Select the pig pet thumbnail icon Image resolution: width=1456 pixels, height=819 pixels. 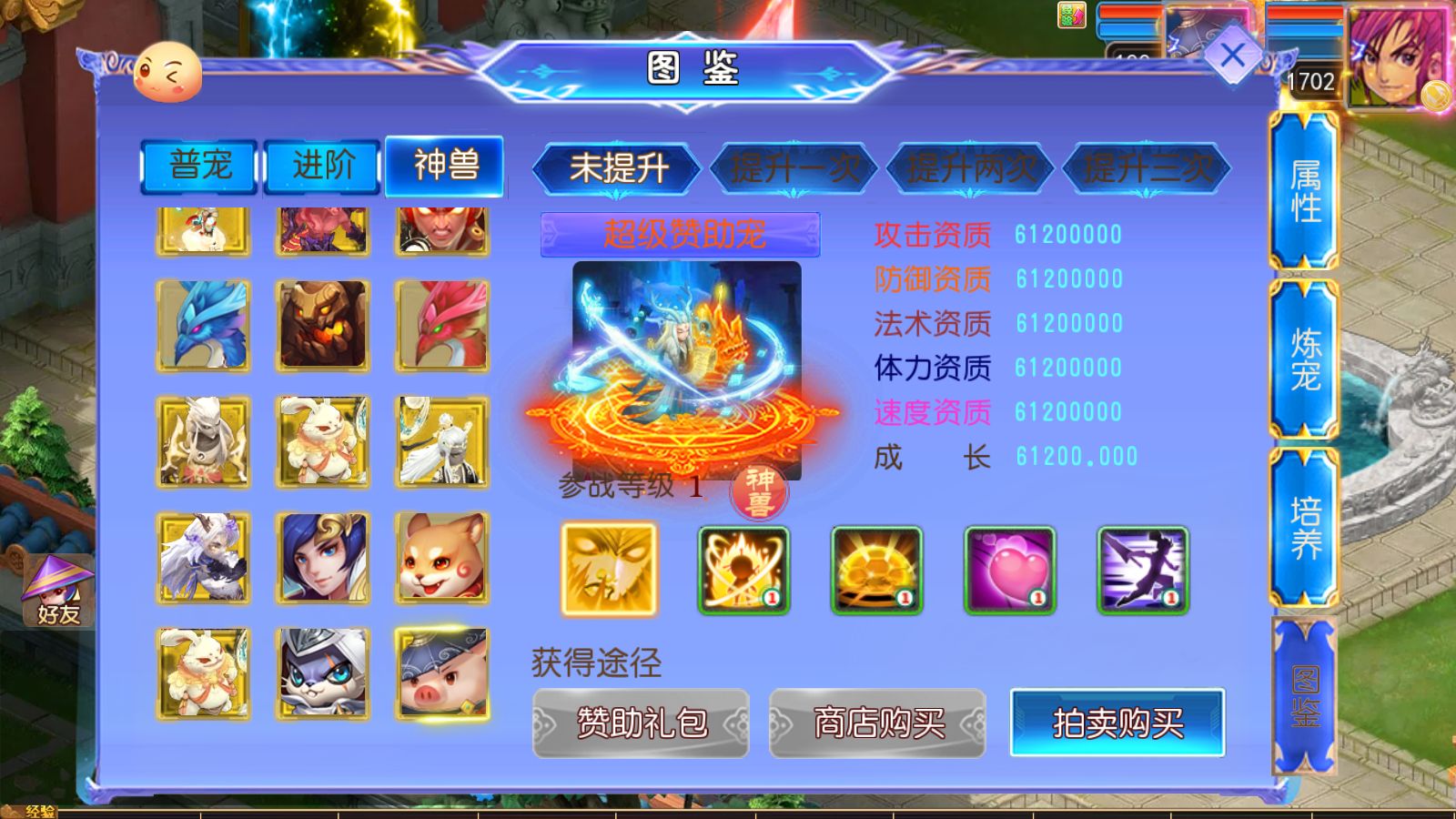[443, 674]
